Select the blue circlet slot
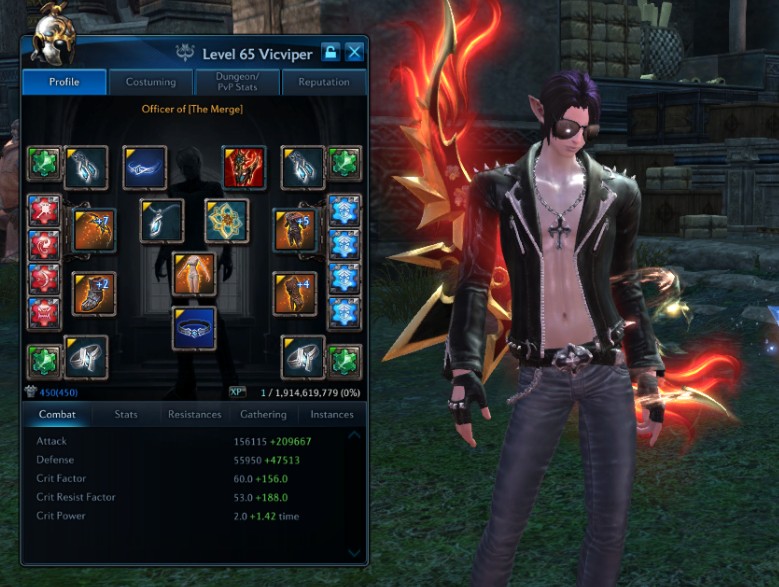779x587 pixels. point(145,167)
